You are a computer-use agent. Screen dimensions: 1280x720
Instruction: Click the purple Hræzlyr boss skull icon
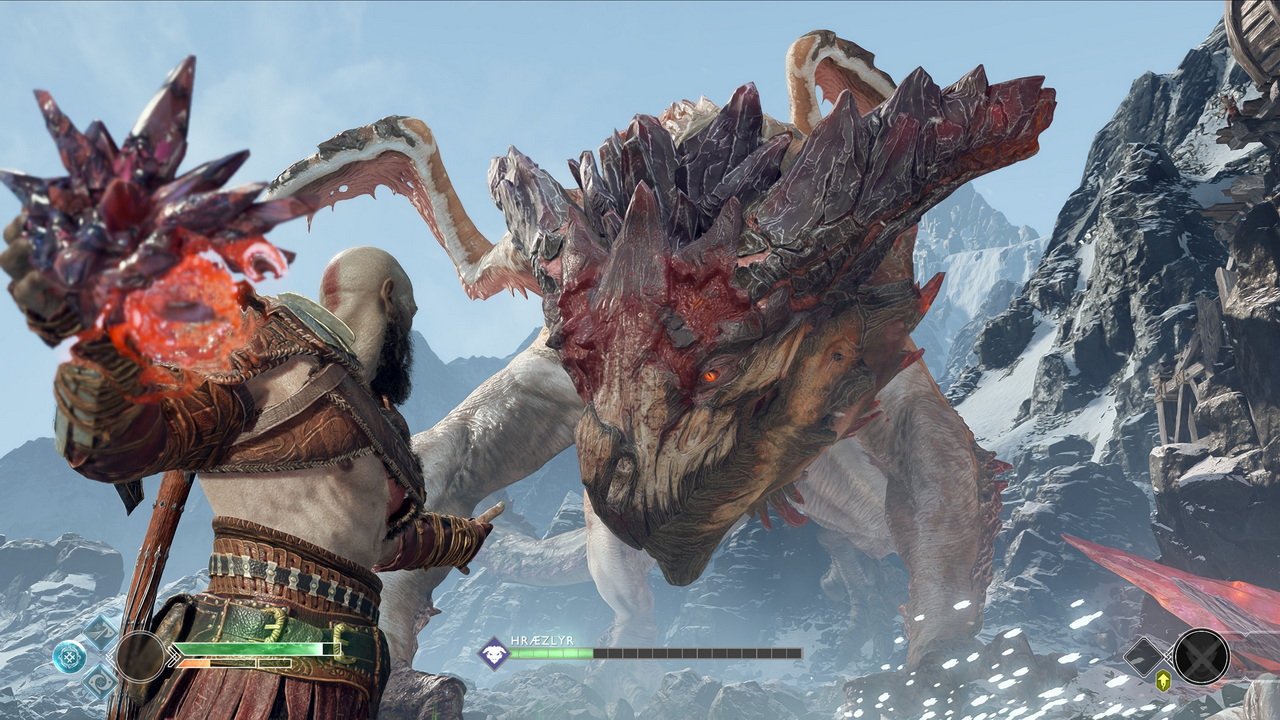pos(494,653)
